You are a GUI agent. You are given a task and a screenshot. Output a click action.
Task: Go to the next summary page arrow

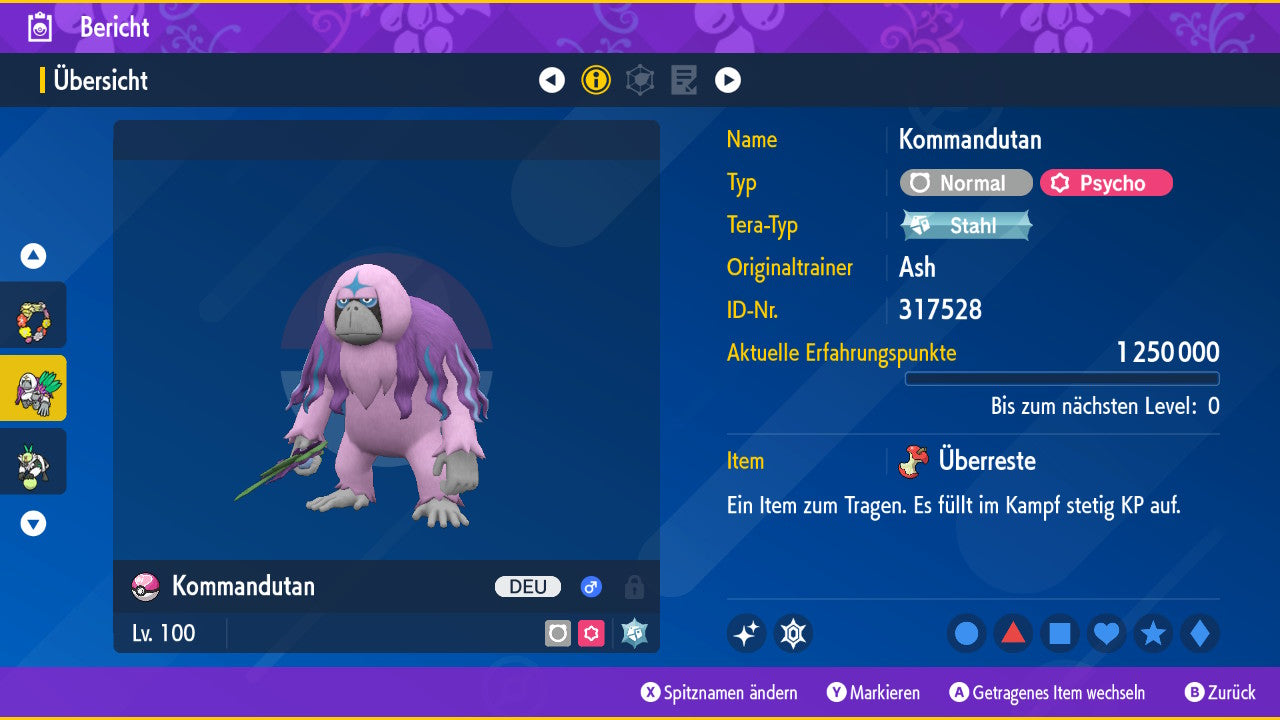point(728,80)
